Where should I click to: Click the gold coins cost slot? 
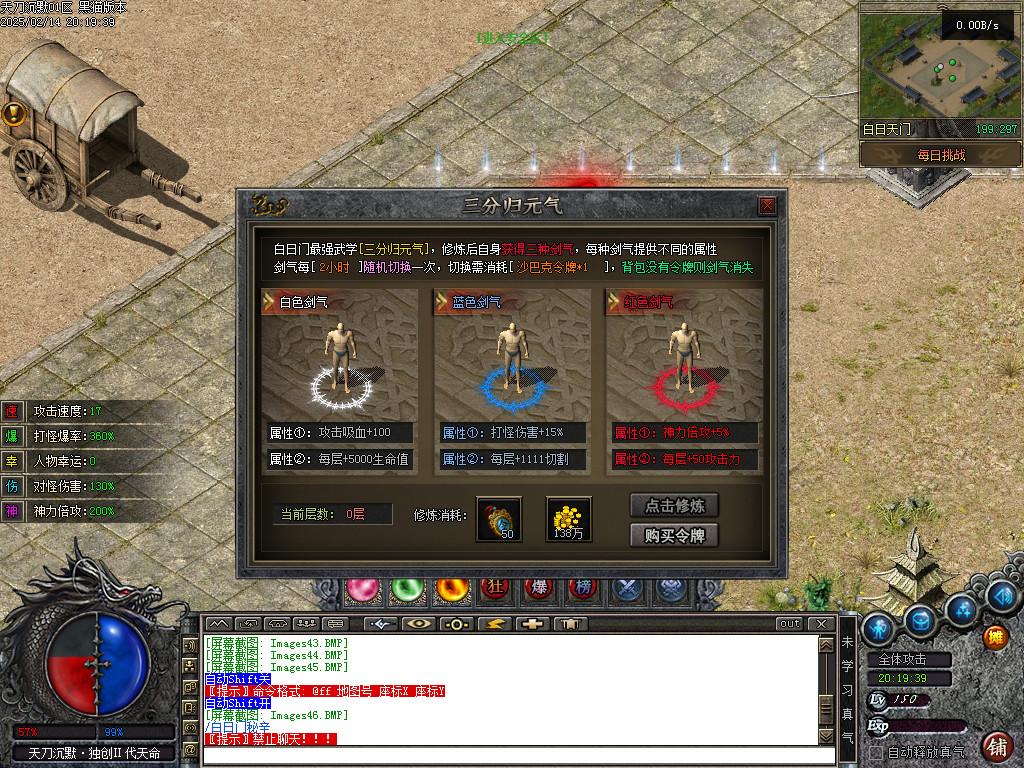point(568,519)
